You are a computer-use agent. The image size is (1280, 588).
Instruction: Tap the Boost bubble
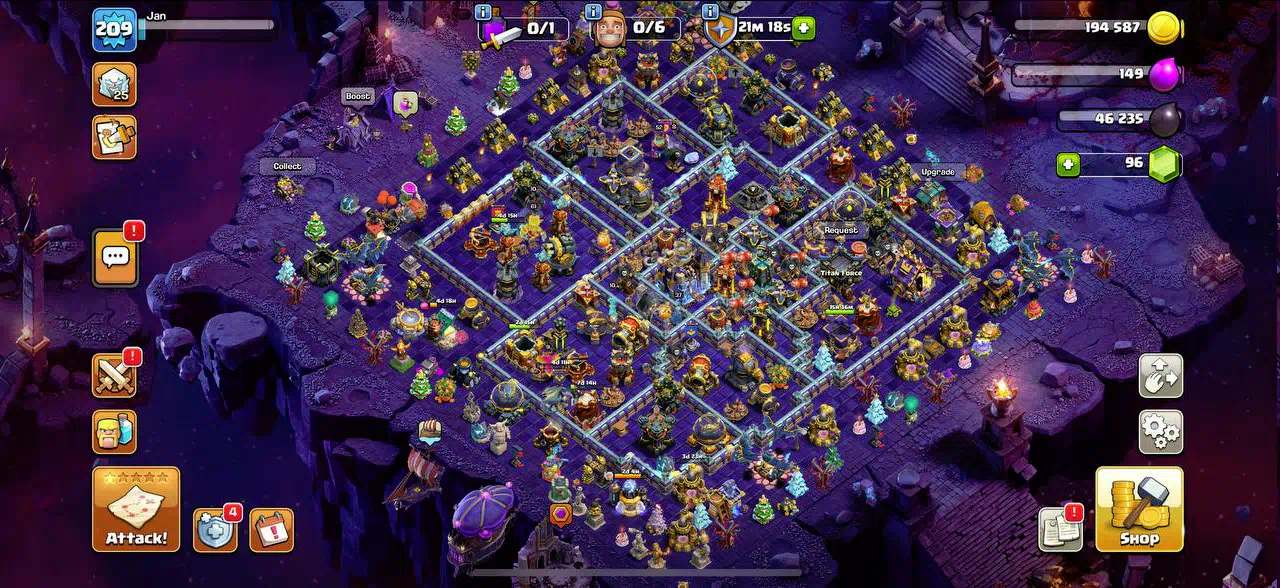click(357, 96)
